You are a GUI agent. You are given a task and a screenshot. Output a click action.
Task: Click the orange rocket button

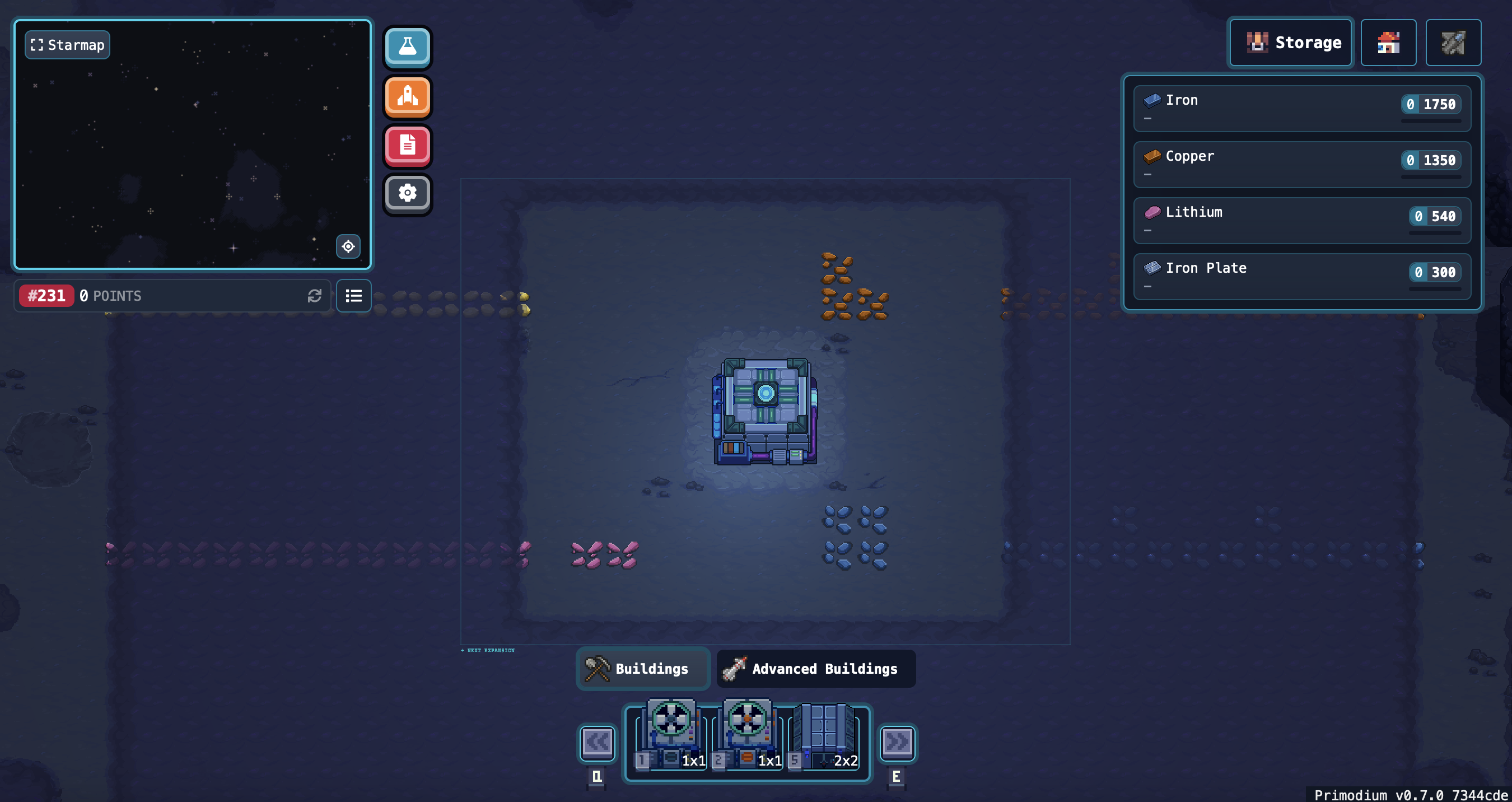(x=407, y=96)
